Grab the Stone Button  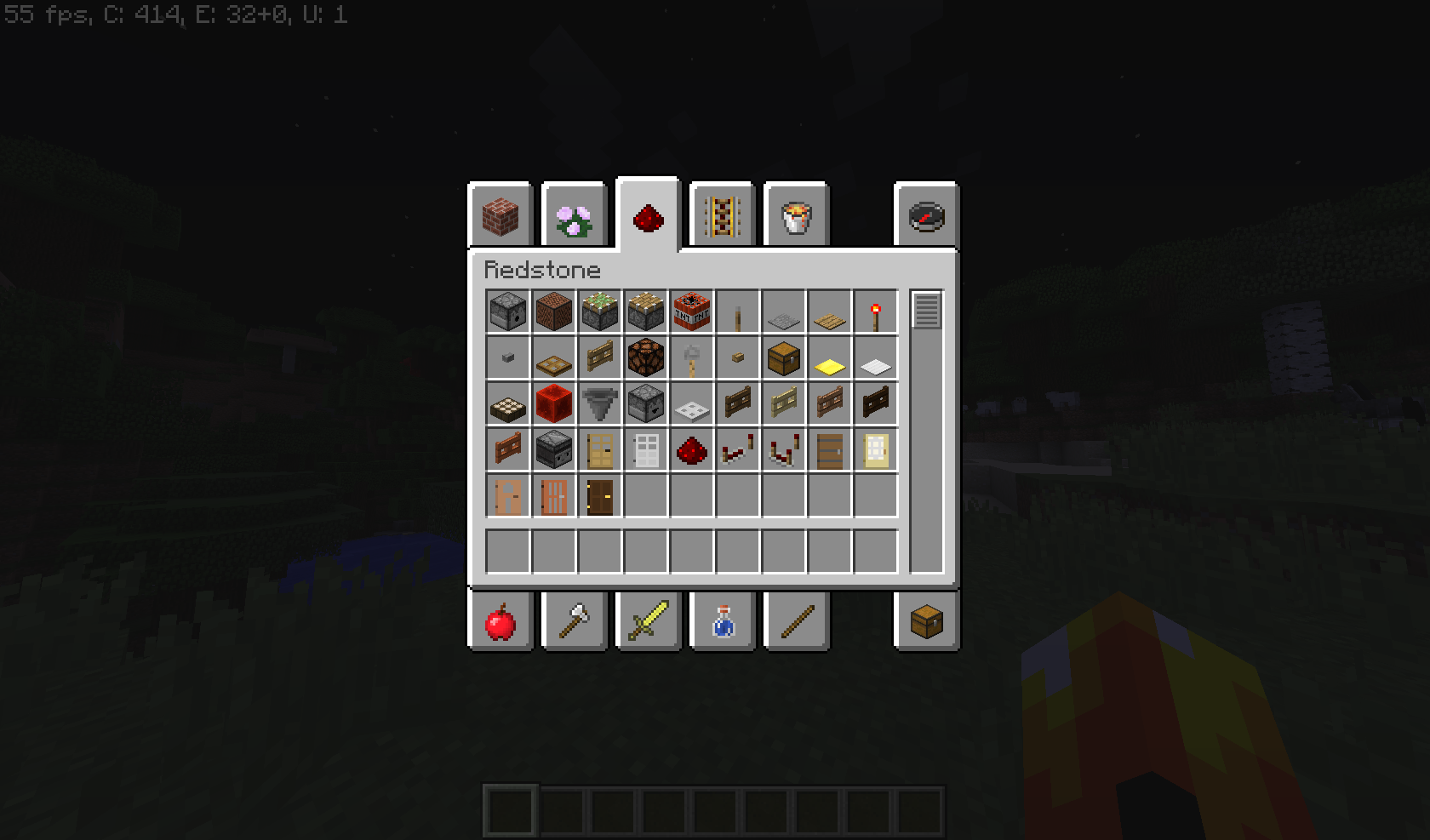(x=506, y=357)
